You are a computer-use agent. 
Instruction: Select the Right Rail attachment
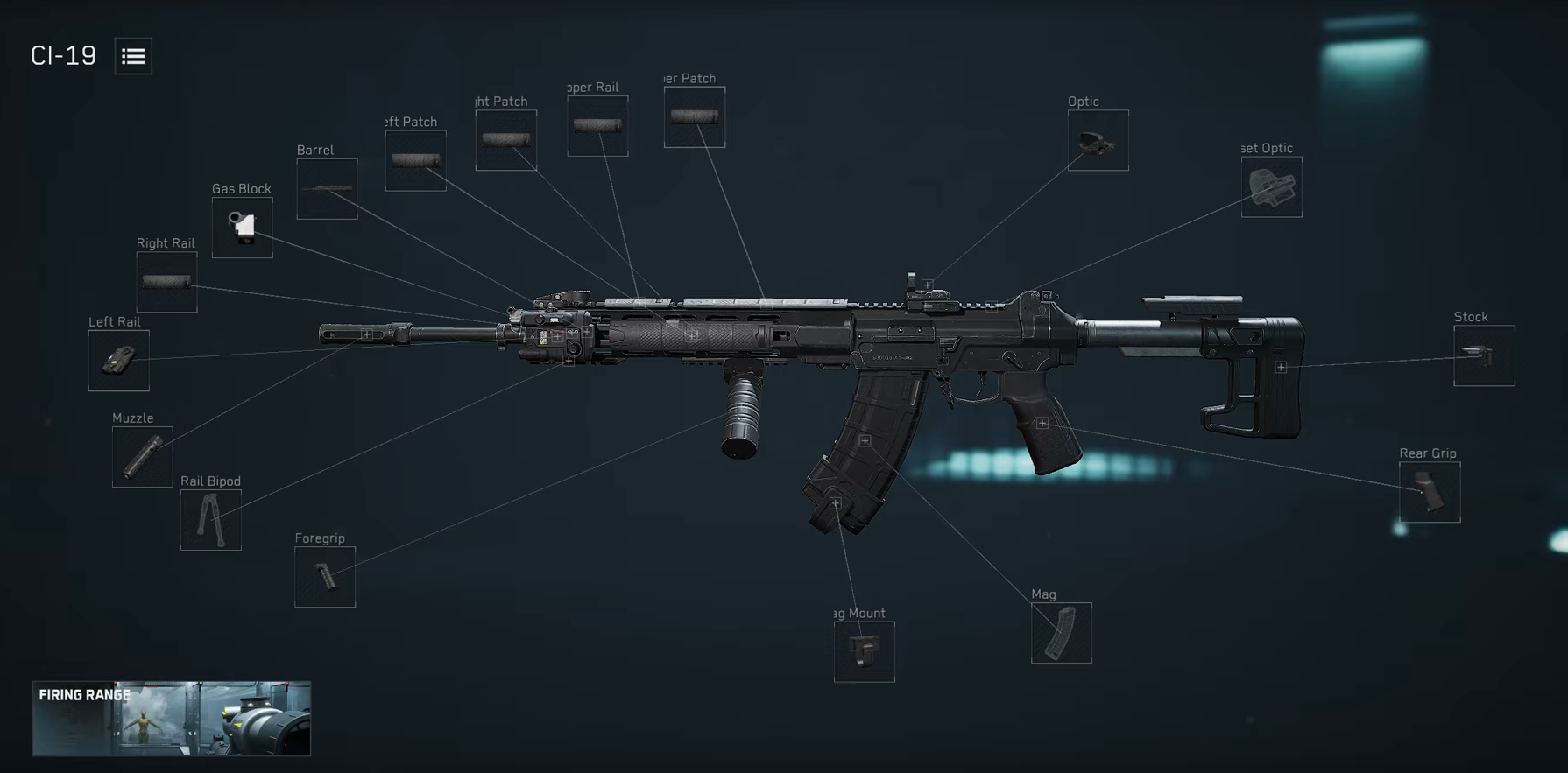pos(166,283)
